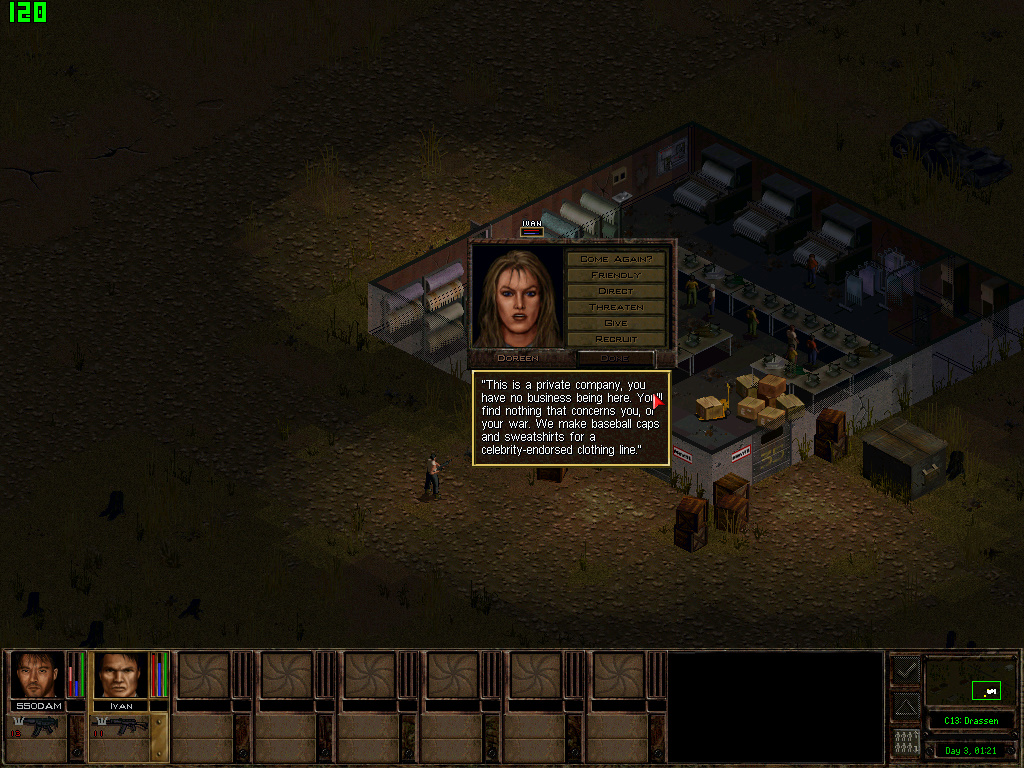Select Ivan's mercenary portrait
Viewport: 1024px width, 768px height.
click(120, 675)
